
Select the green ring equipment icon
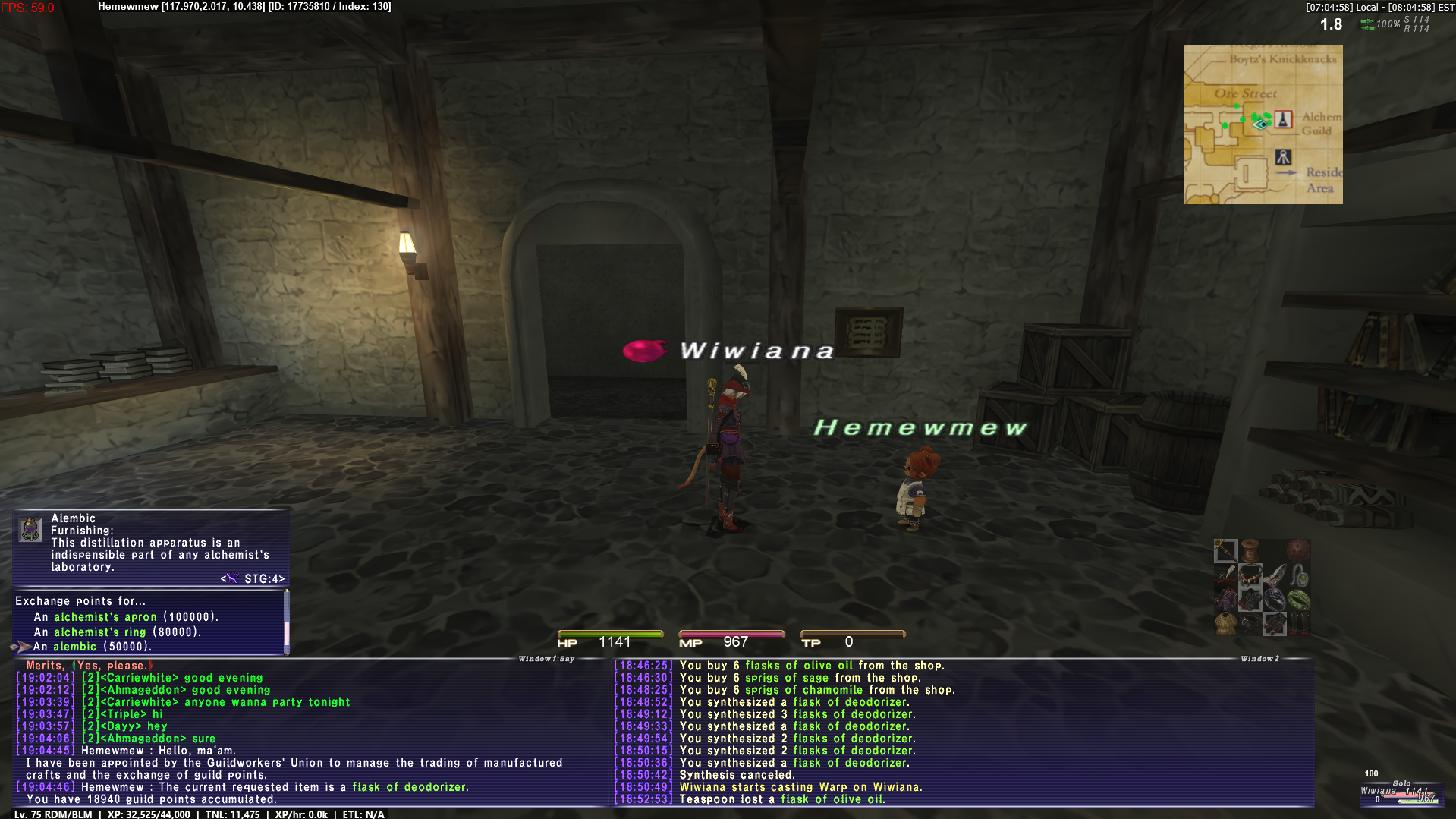pyautogui.click(x=1299, y=600)
